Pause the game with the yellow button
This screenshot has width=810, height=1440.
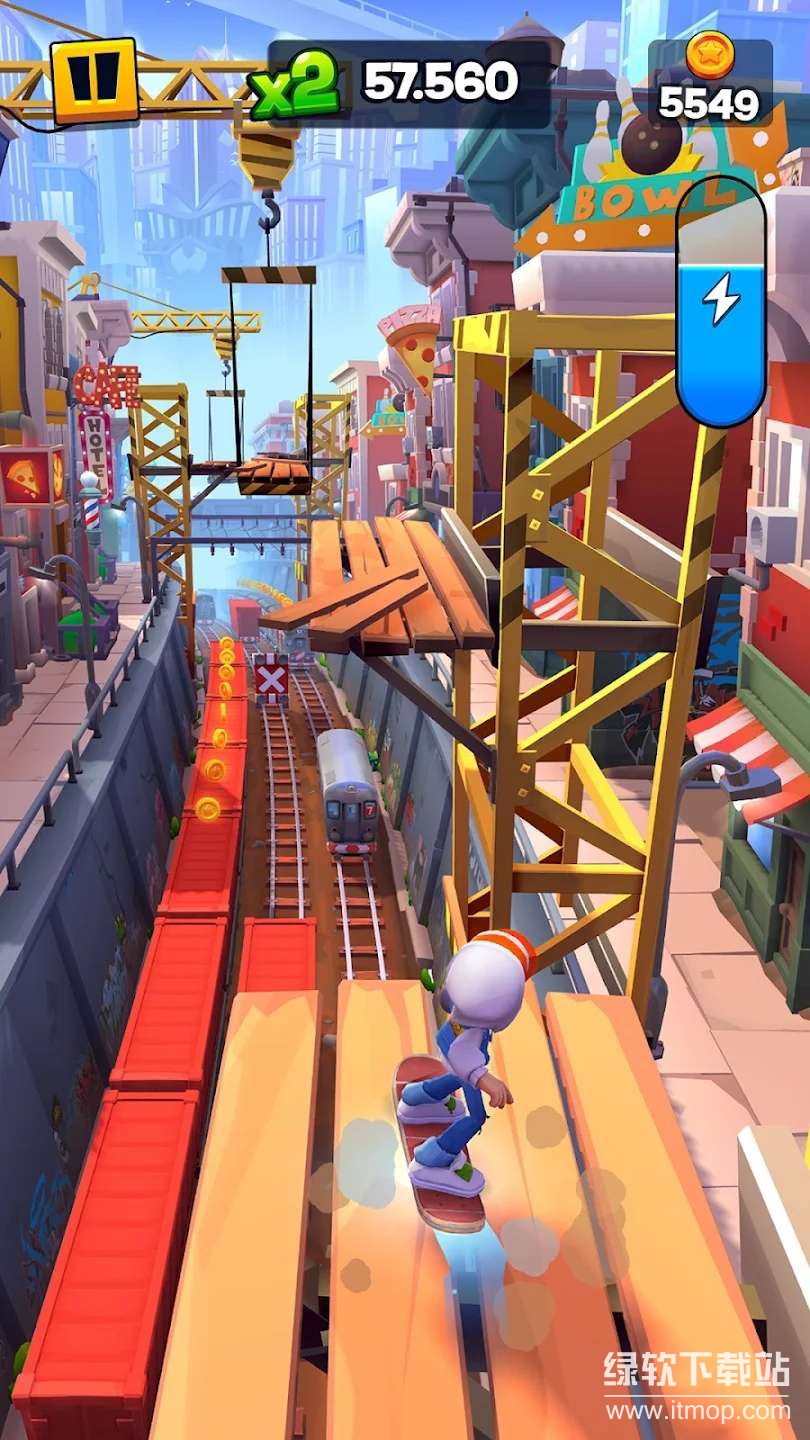click(95, 80)
